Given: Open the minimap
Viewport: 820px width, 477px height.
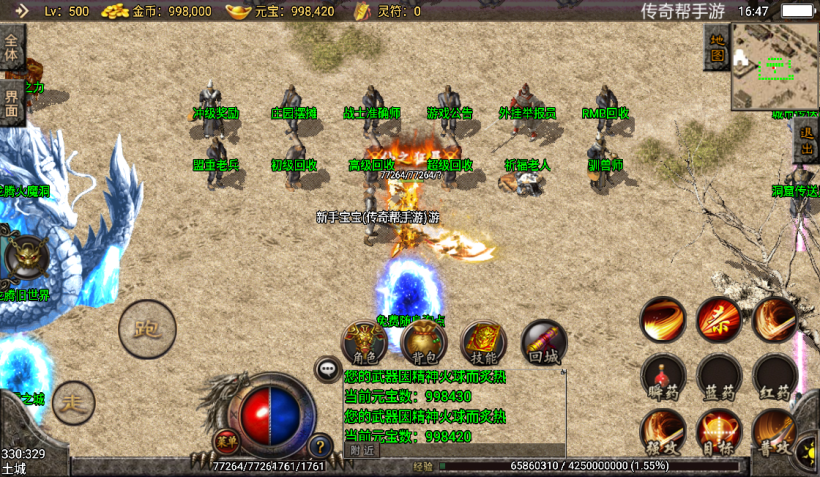Looking at the screenshot, I should (774, 66).
